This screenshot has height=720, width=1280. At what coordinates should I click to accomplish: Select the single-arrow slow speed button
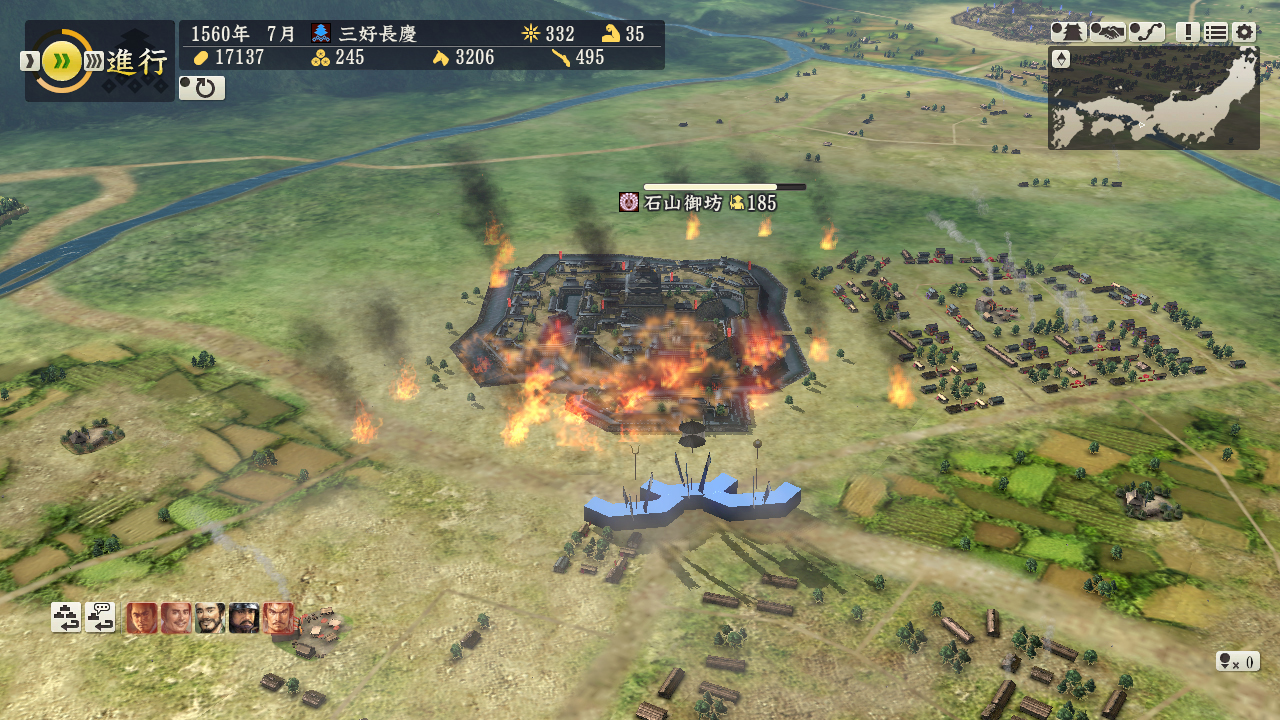29,61
